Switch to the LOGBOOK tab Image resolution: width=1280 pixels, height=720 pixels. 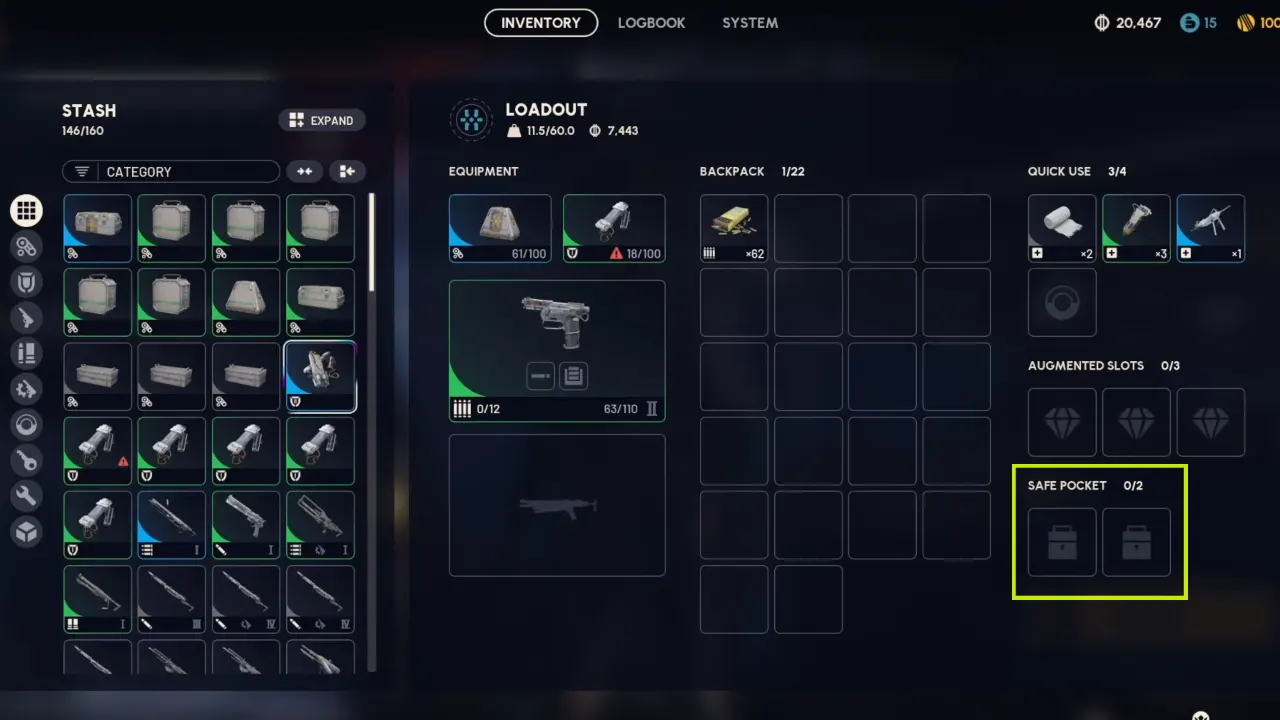coord(651,22)
